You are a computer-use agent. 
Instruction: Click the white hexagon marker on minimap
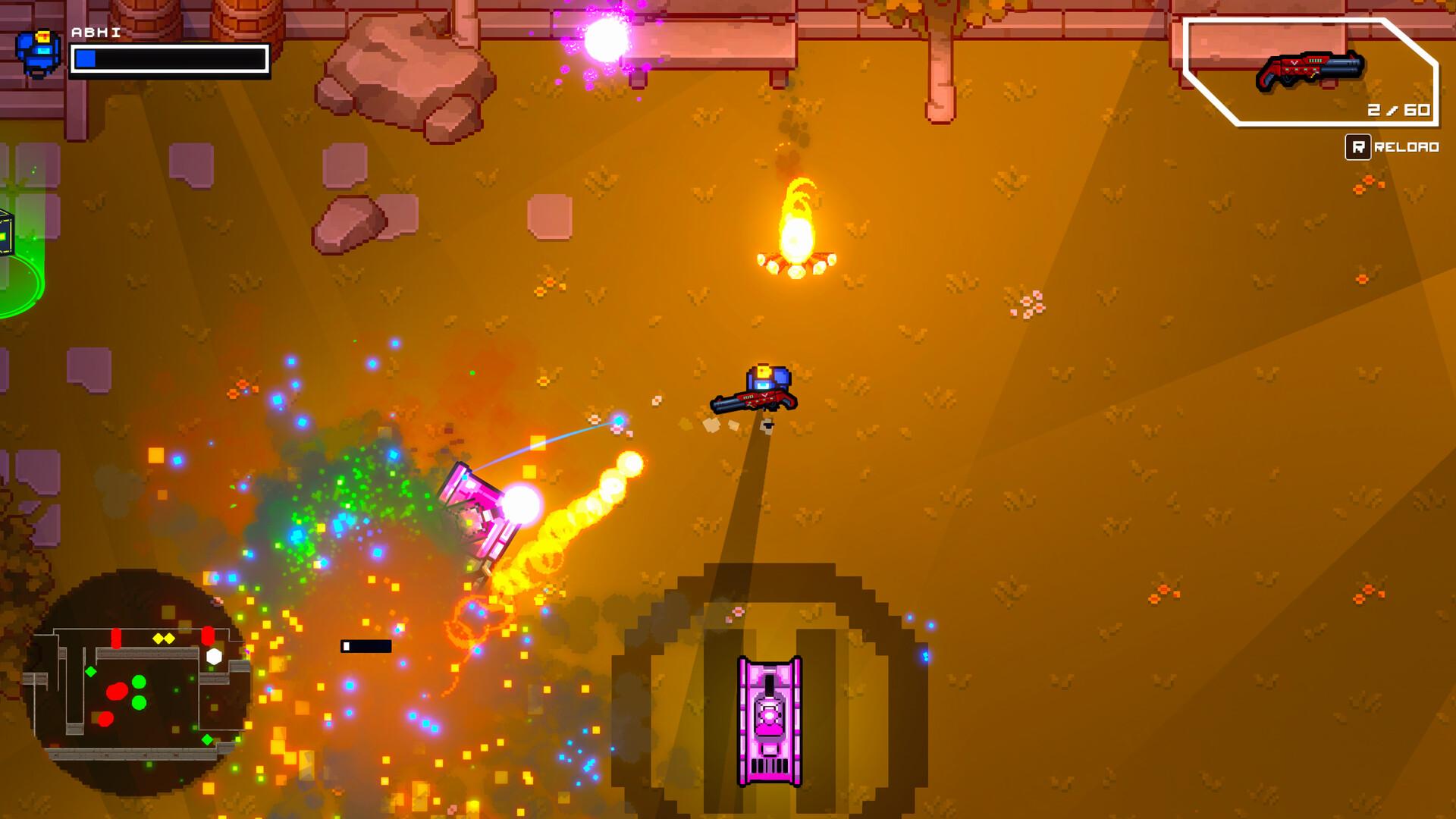pyautogui.click(x=212, y=658)
